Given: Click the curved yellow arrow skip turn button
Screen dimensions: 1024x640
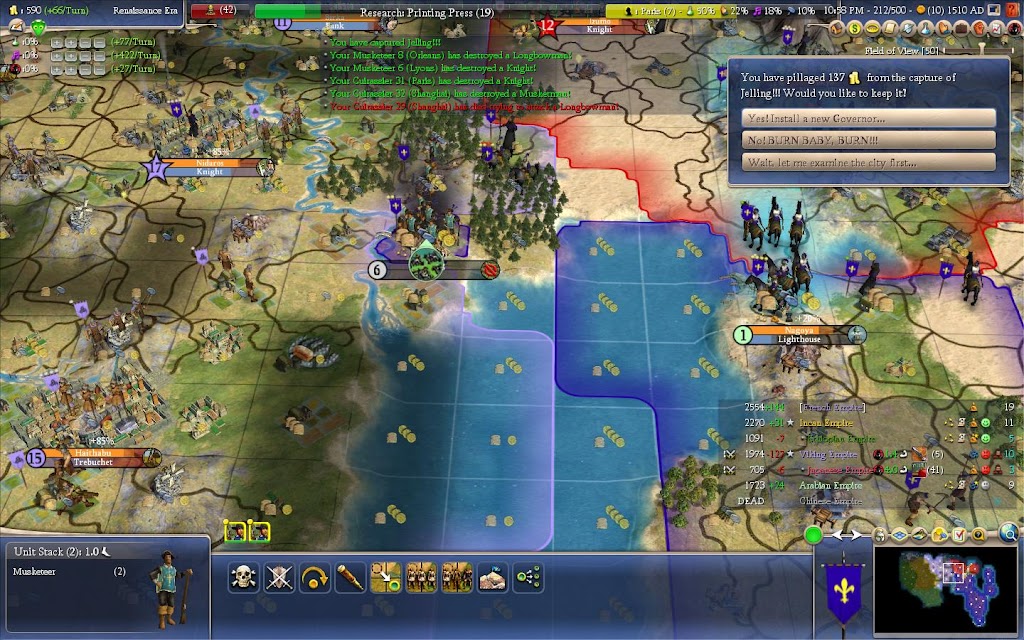Looking at the screenshot, I should [x=315, y=577].
